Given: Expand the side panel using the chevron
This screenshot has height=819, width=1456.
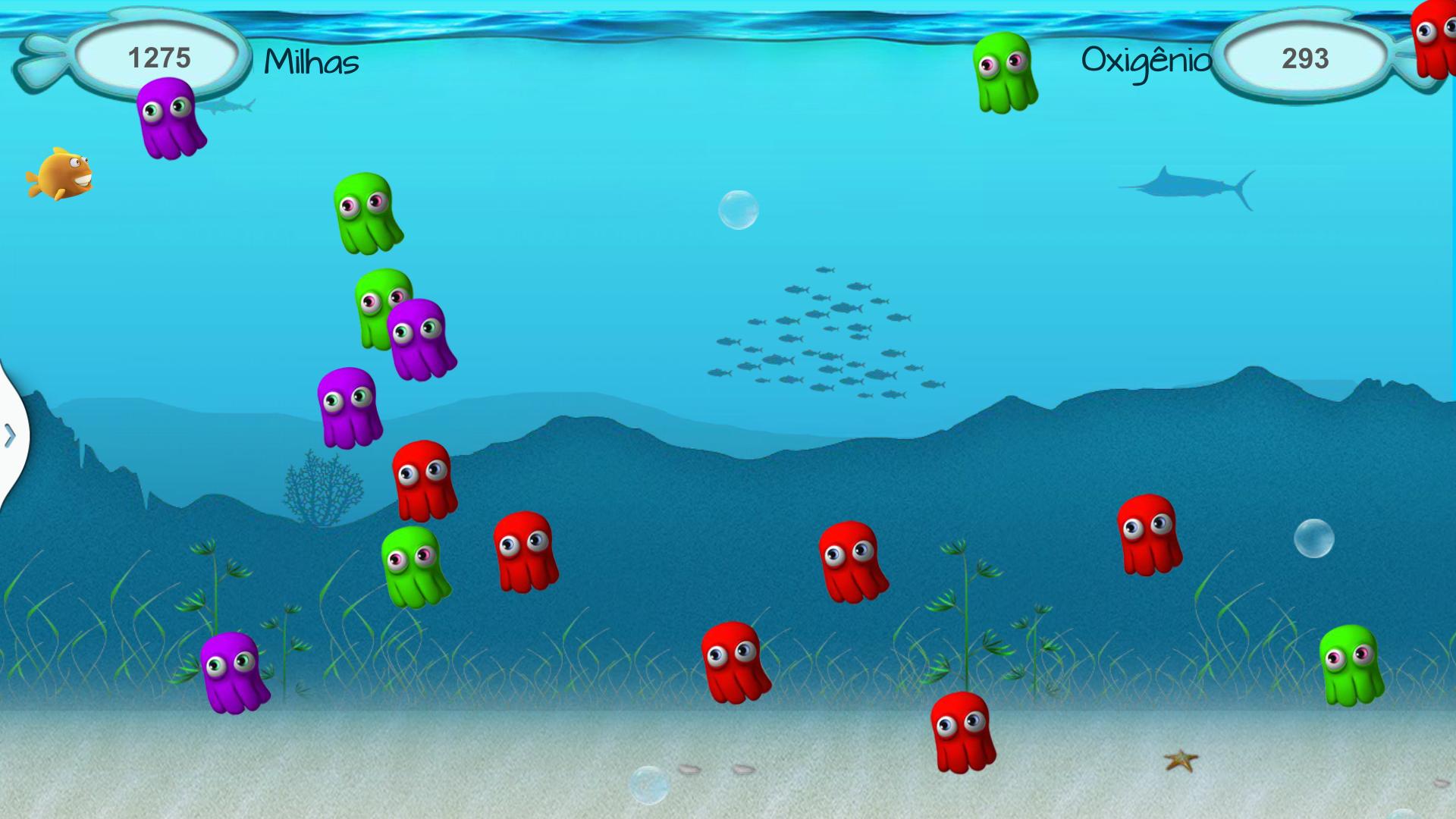Looking at the screenshot, I should point(9,436).
